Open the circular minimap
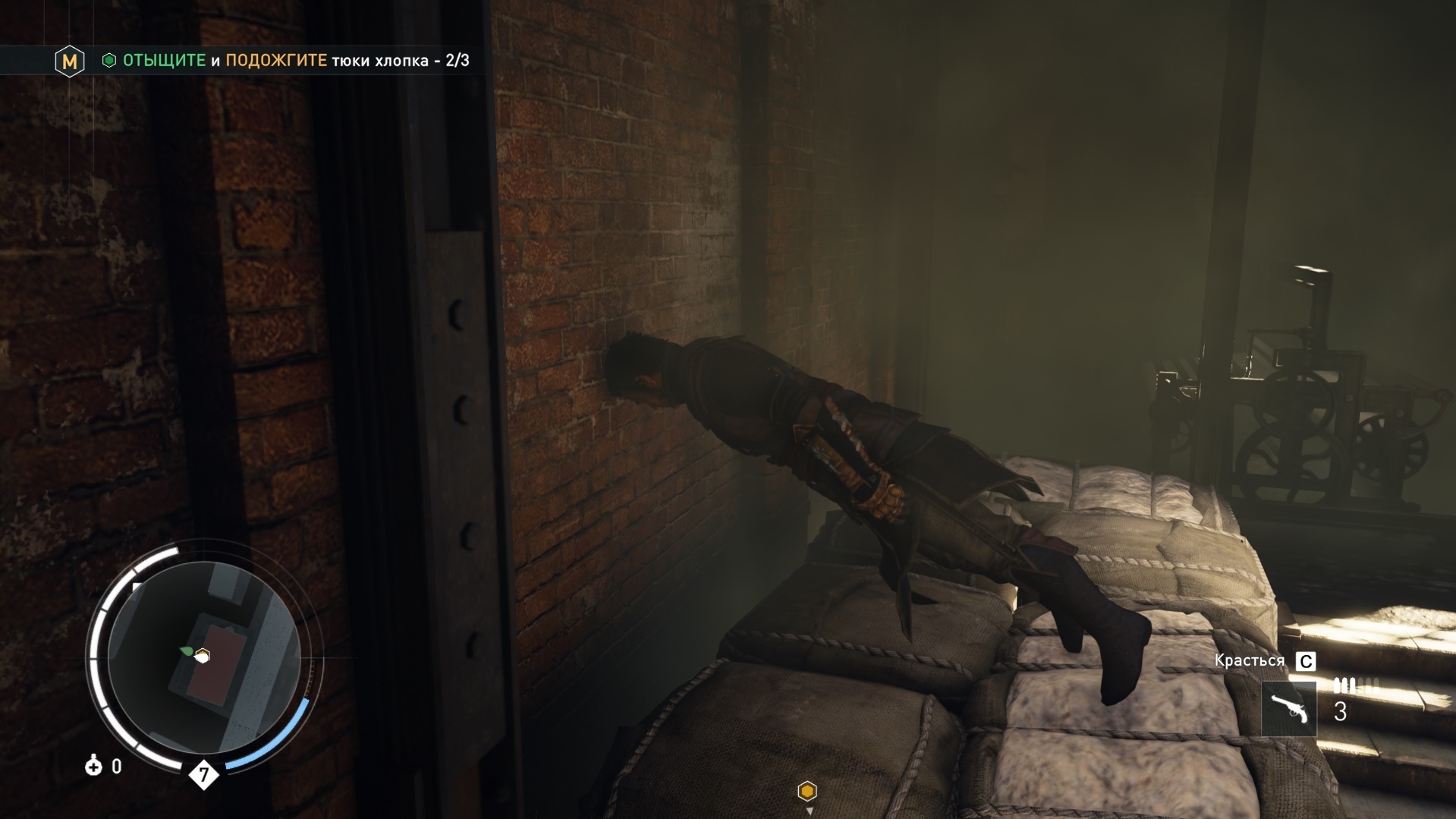1456x819 pixels. coord(203,657)
